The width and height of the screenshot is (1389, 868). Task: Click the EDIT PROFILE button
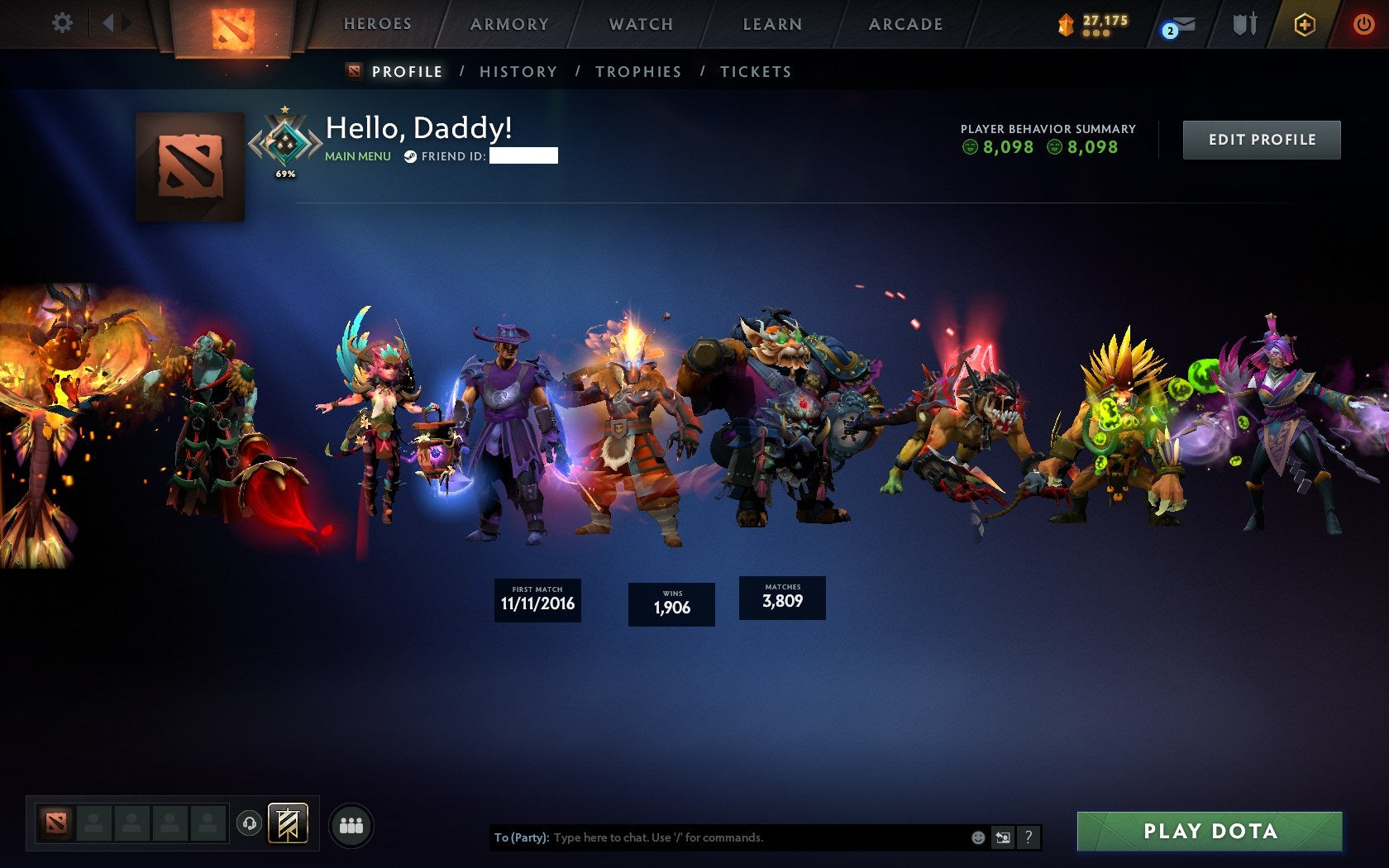click(1261, 139)
